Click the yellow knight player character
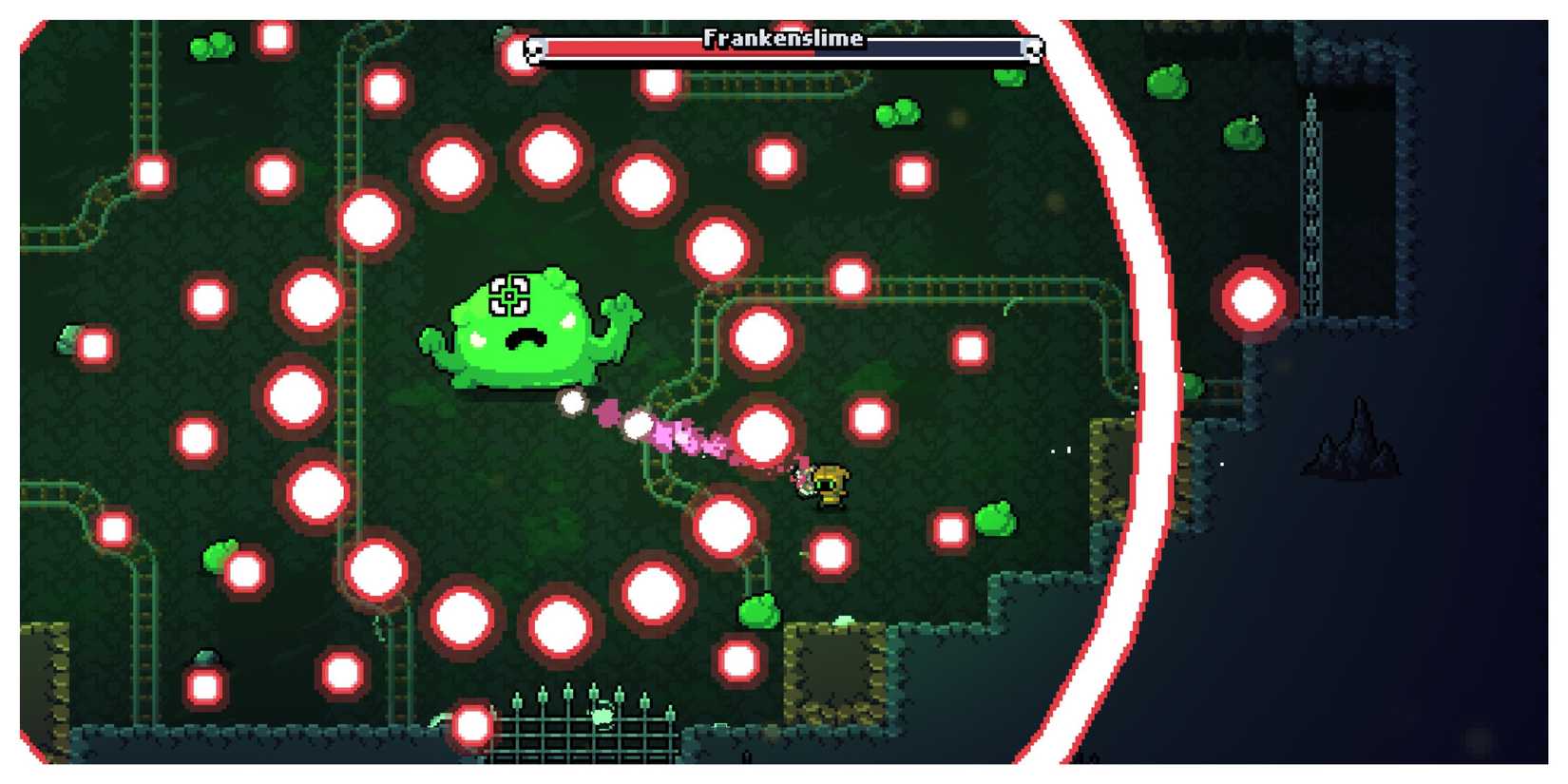This screenshot has width=1568, height=784. pos(832,485)
